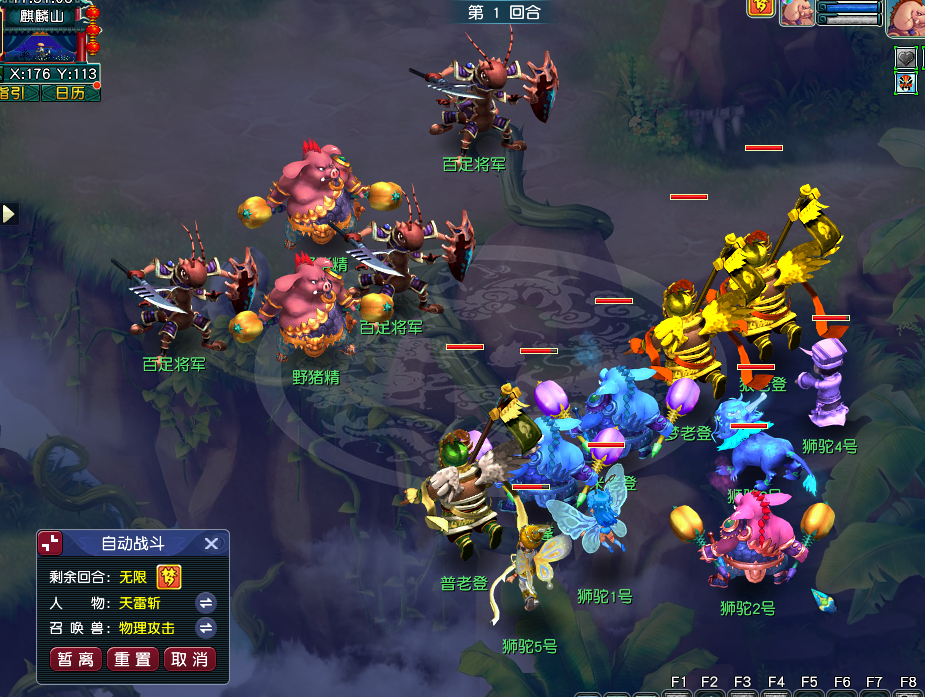Select the summoned pet portrait
Screen dimensions: 925x697
797,13
